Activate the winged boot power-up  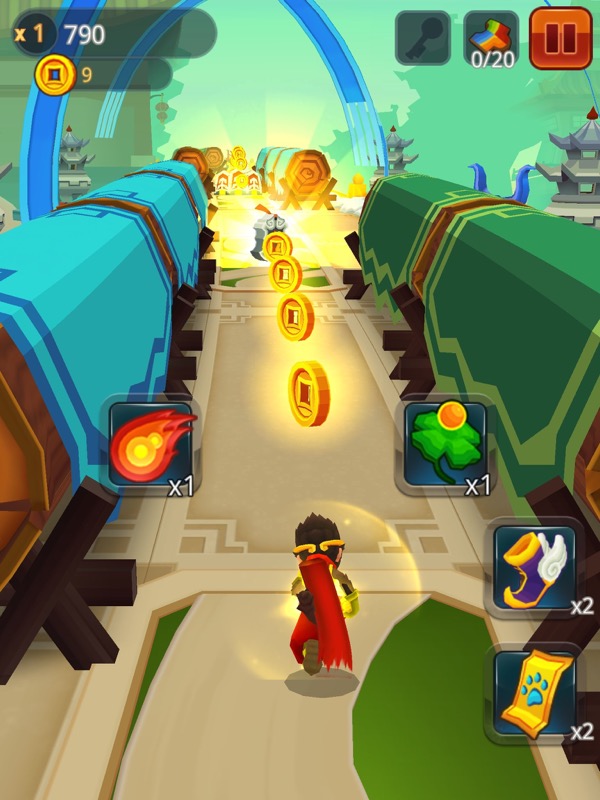click(x=535, y=566)
